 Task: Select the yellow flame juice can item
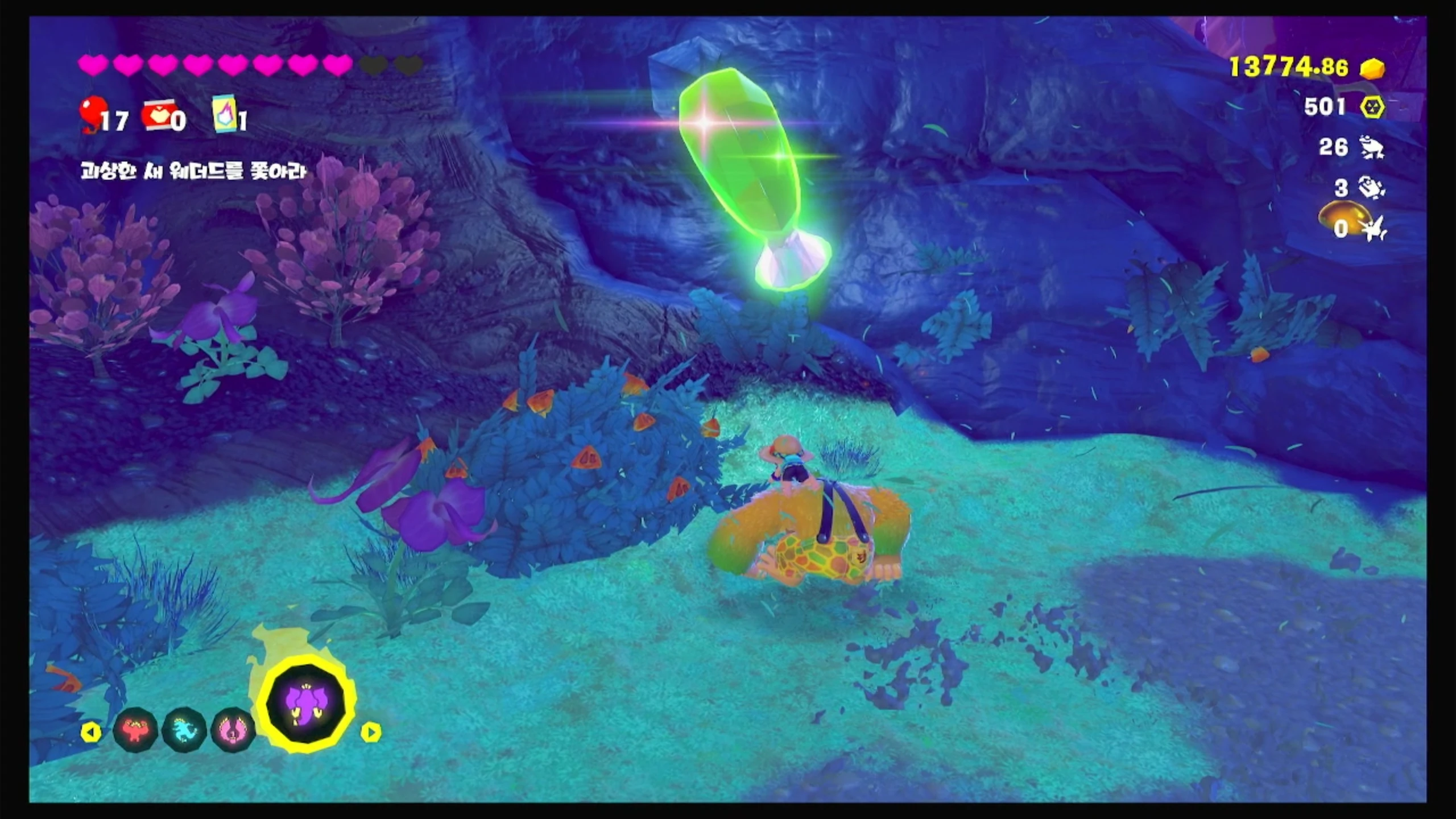(225, 114)
